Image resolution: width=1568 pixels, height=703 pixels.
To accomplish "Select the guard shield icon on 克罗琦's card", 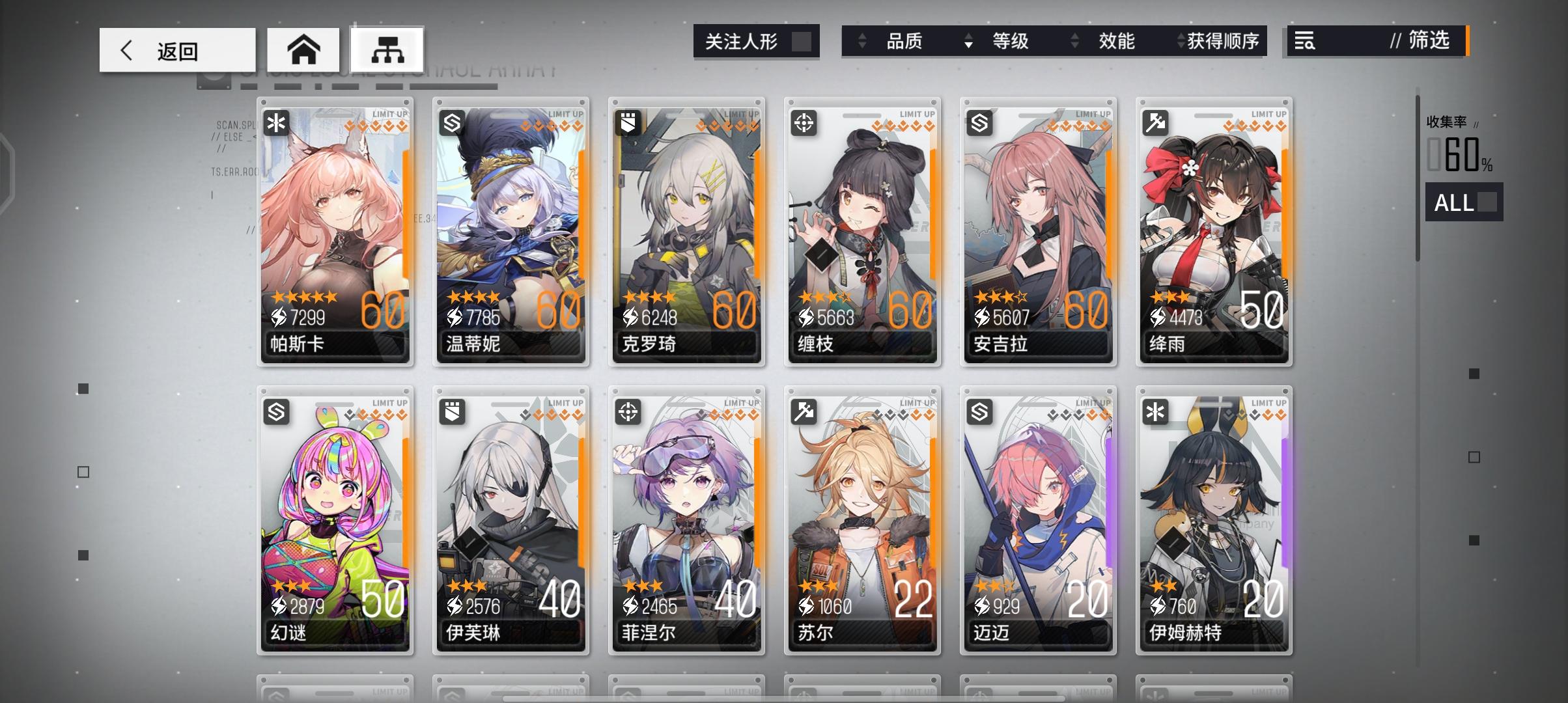I will 627,122.
